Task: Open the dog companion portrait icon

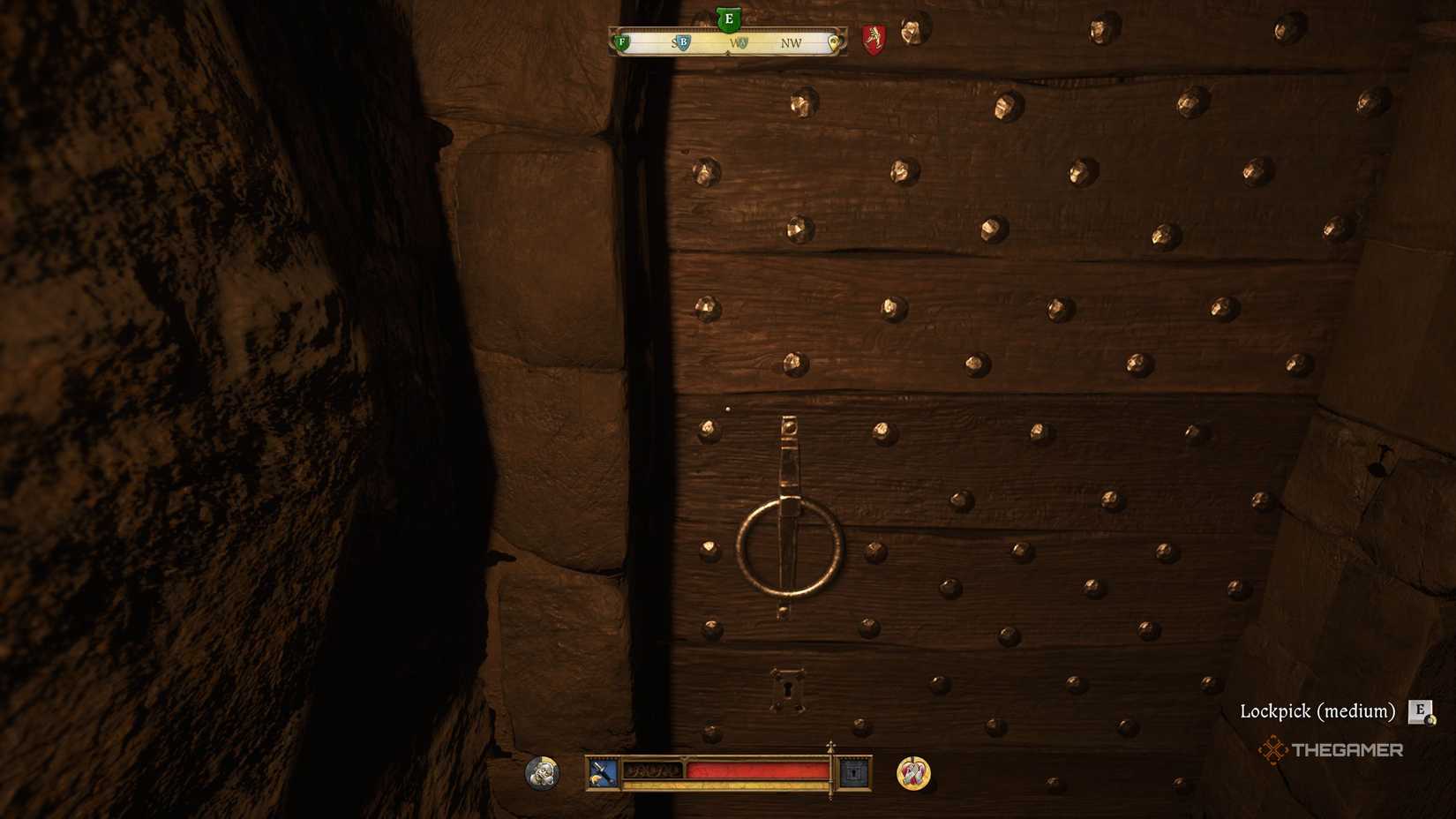Action: click(541, 774)
